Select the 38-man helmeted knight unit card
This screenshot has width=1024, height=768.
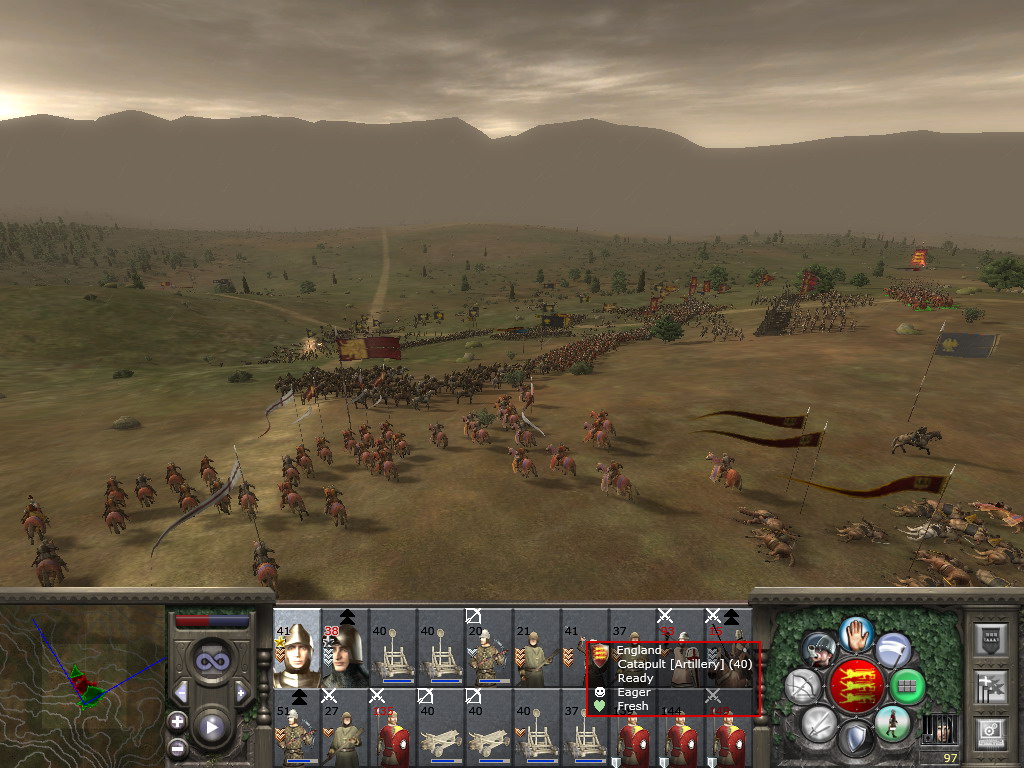[x=345, y=650]
